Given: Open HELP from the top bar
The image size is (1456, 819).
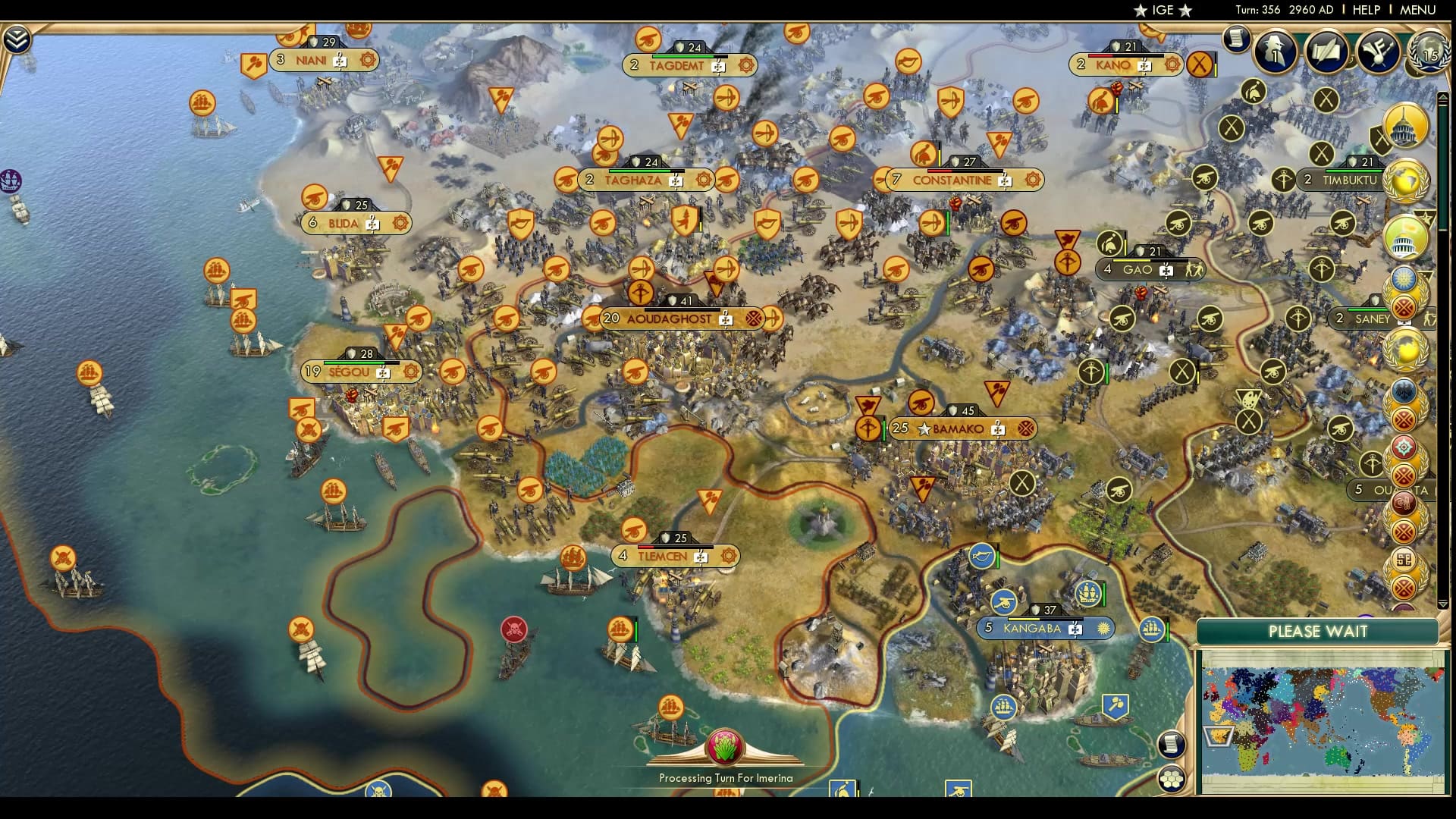Looking at the screenshot, I should pyautogui.click(x=1365, y=10).
